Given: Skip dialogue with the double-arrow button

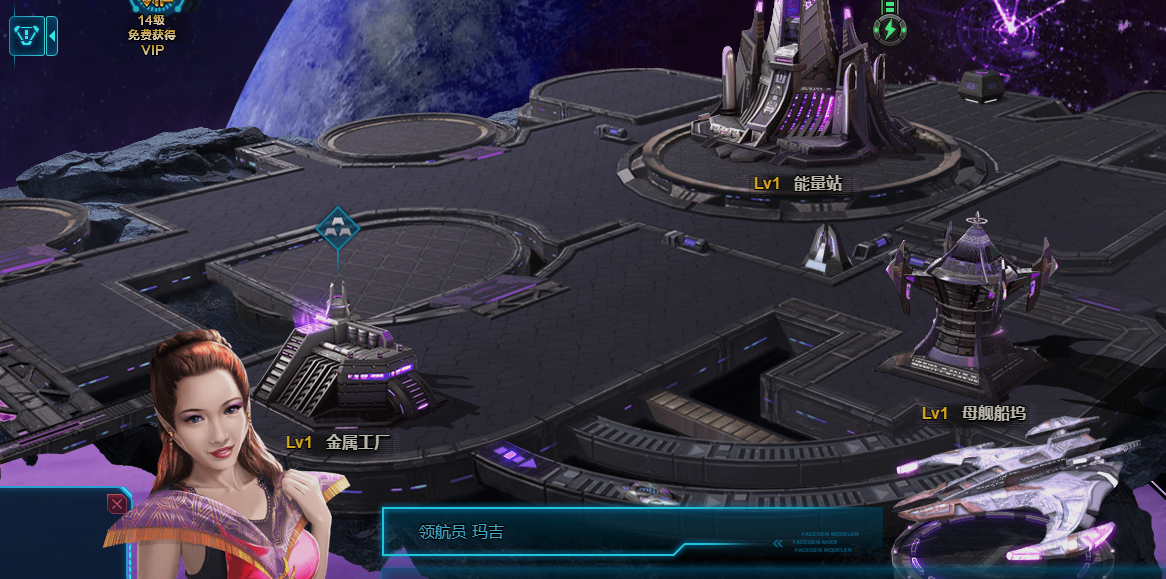Looking at the screenshot, I should click(x=777, y=543).
